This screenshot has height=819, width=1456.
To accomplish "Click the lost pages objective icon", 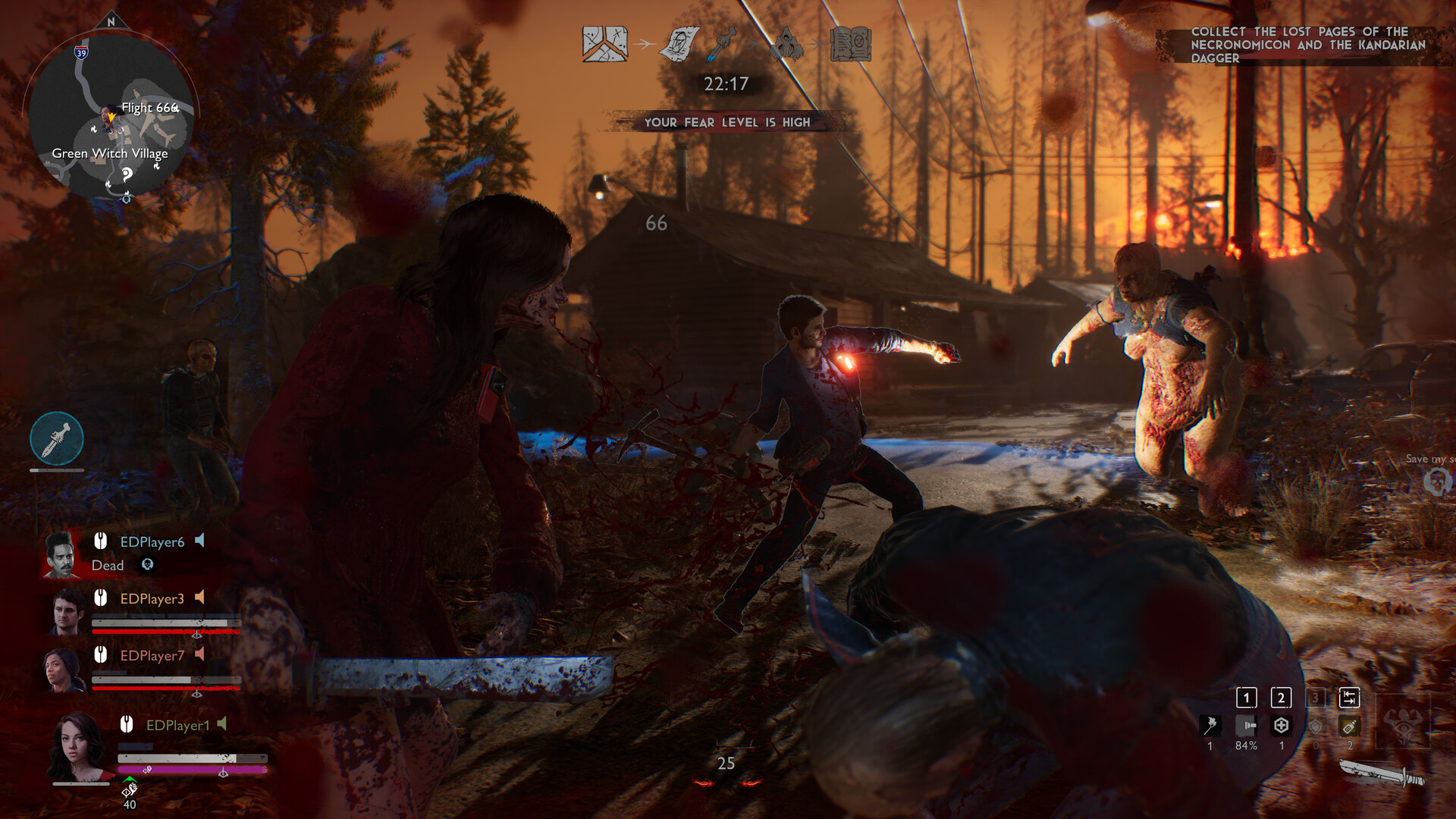I will 679,44.
